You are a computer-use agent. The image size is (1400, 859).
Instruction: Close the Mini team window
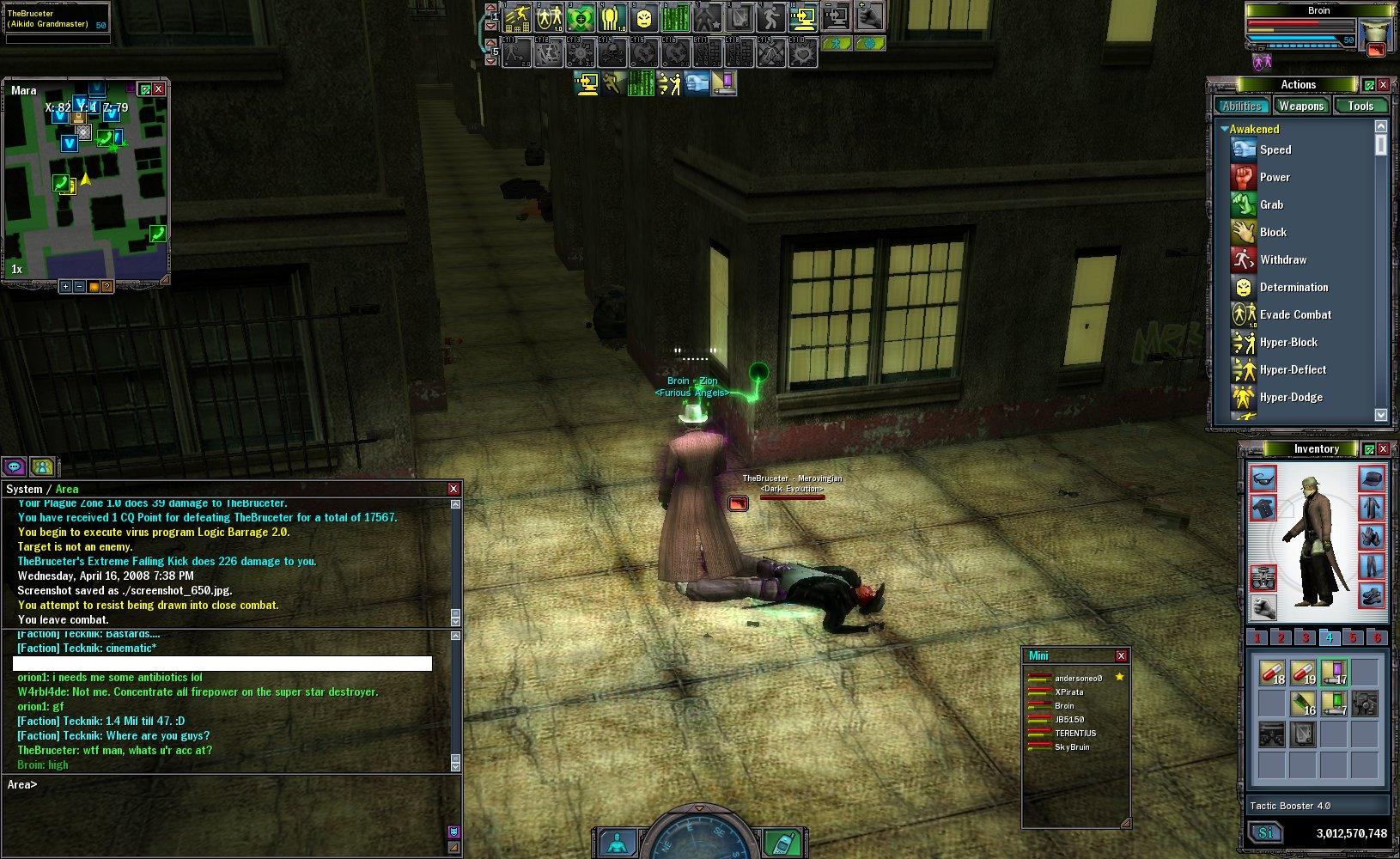tap(1121, 655)
